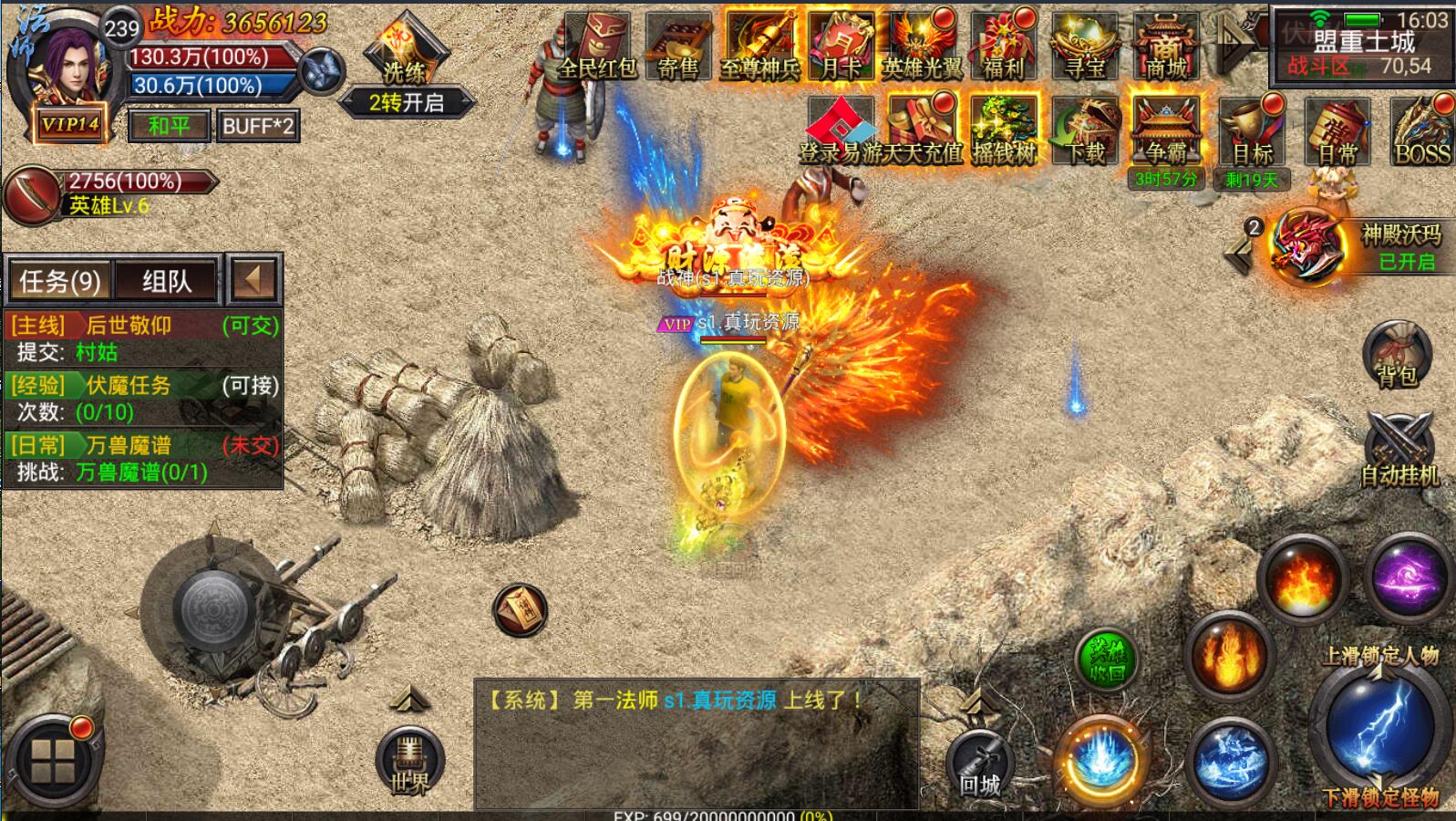The height and width of the screenshot is (821, 1456).
Task: Open the 全民红包 red envelope event
Action: coord(596,47)
